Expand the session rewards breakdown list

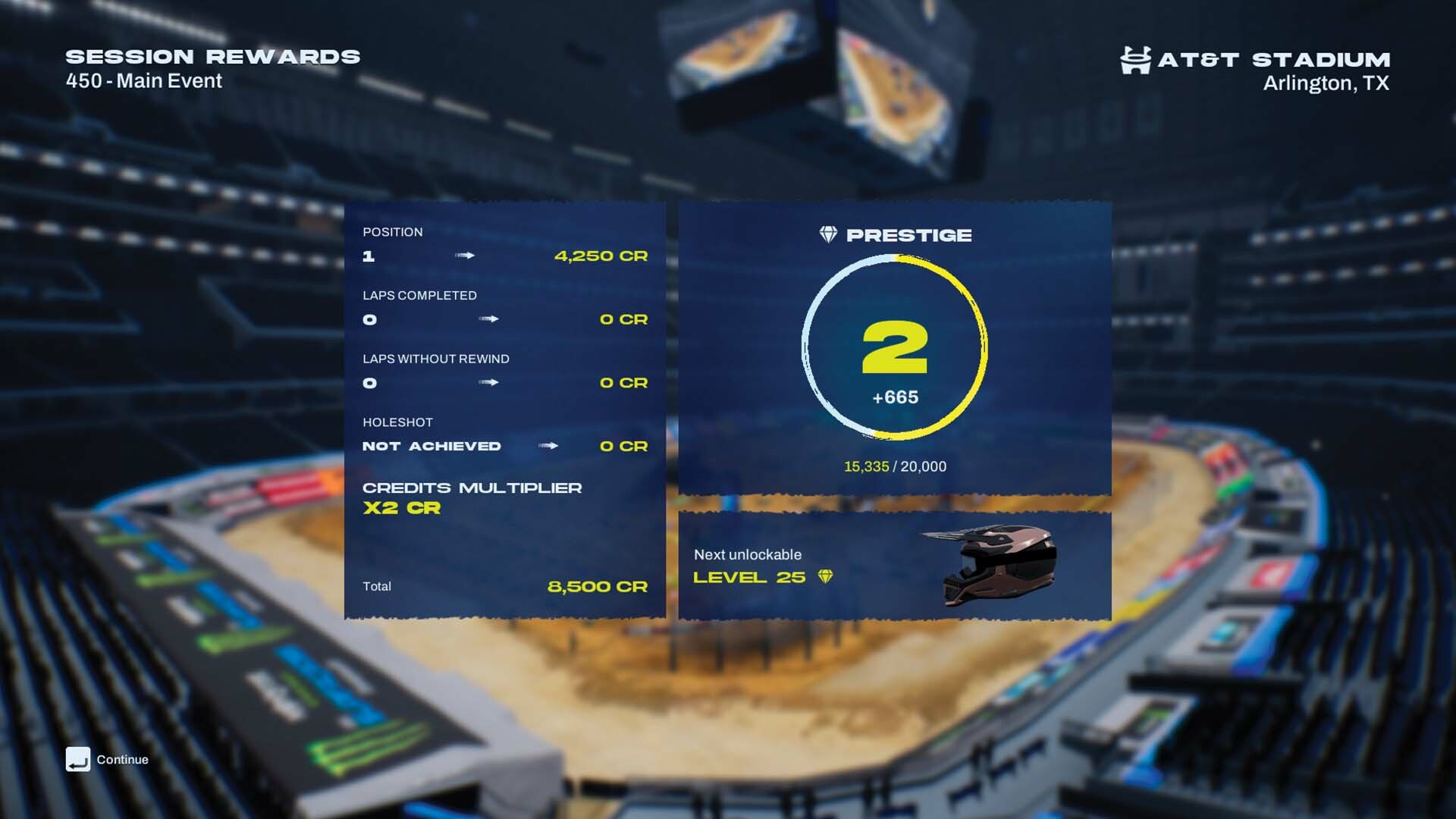click(504, 409)
